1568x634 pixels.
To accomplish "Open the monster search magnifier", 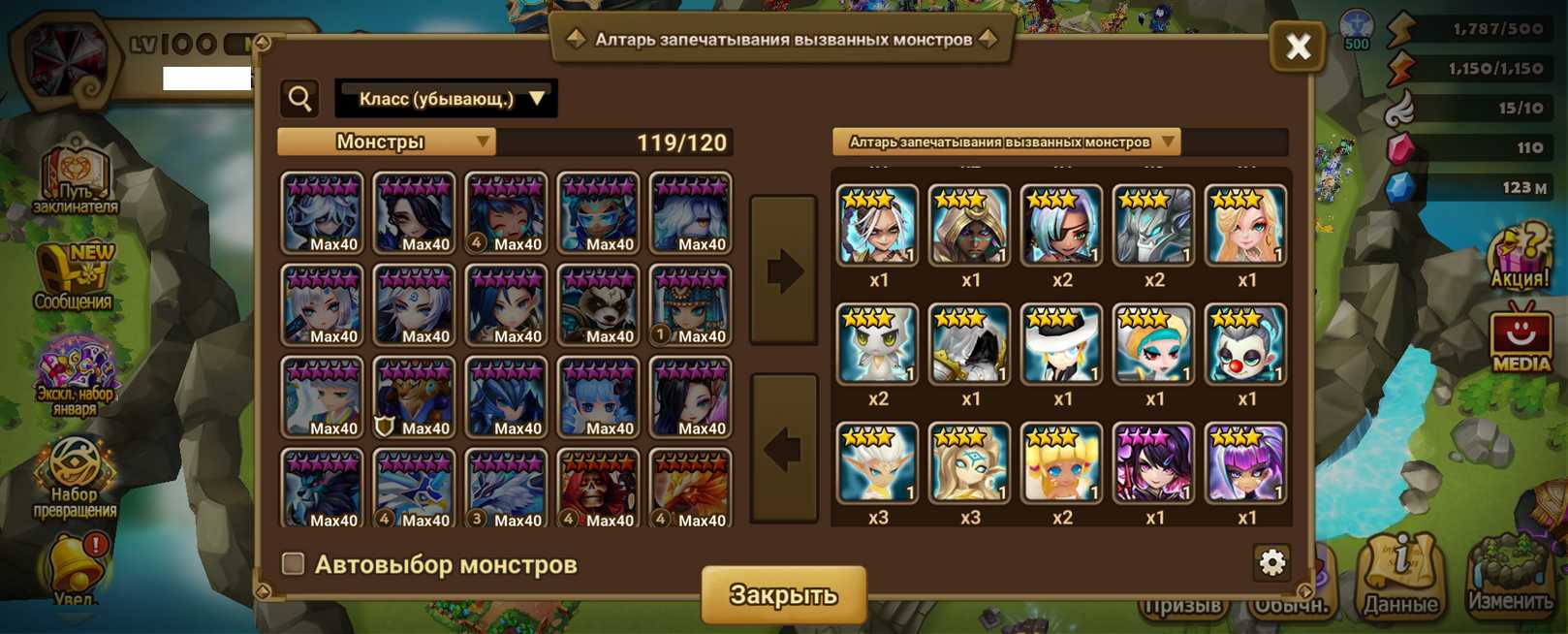I will pyautogui.click(x=300, y=98).
